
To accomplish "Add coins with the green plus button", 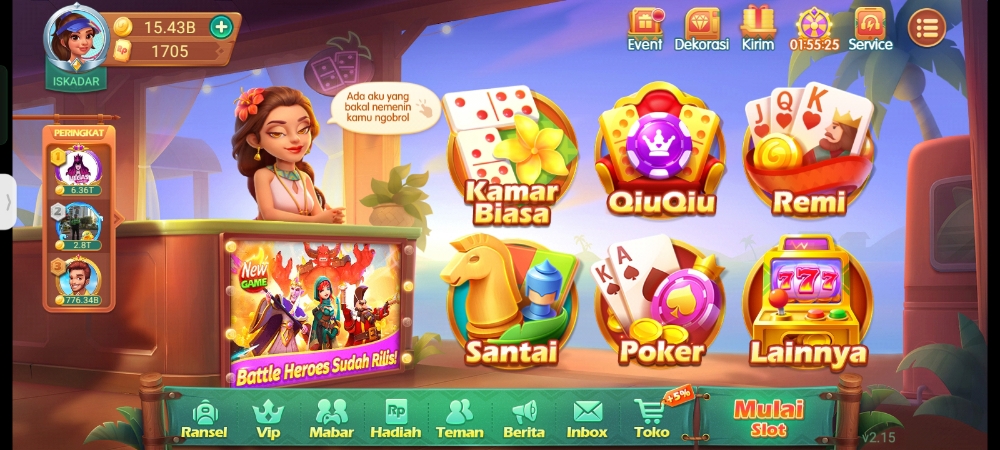I will pos(221,27).
